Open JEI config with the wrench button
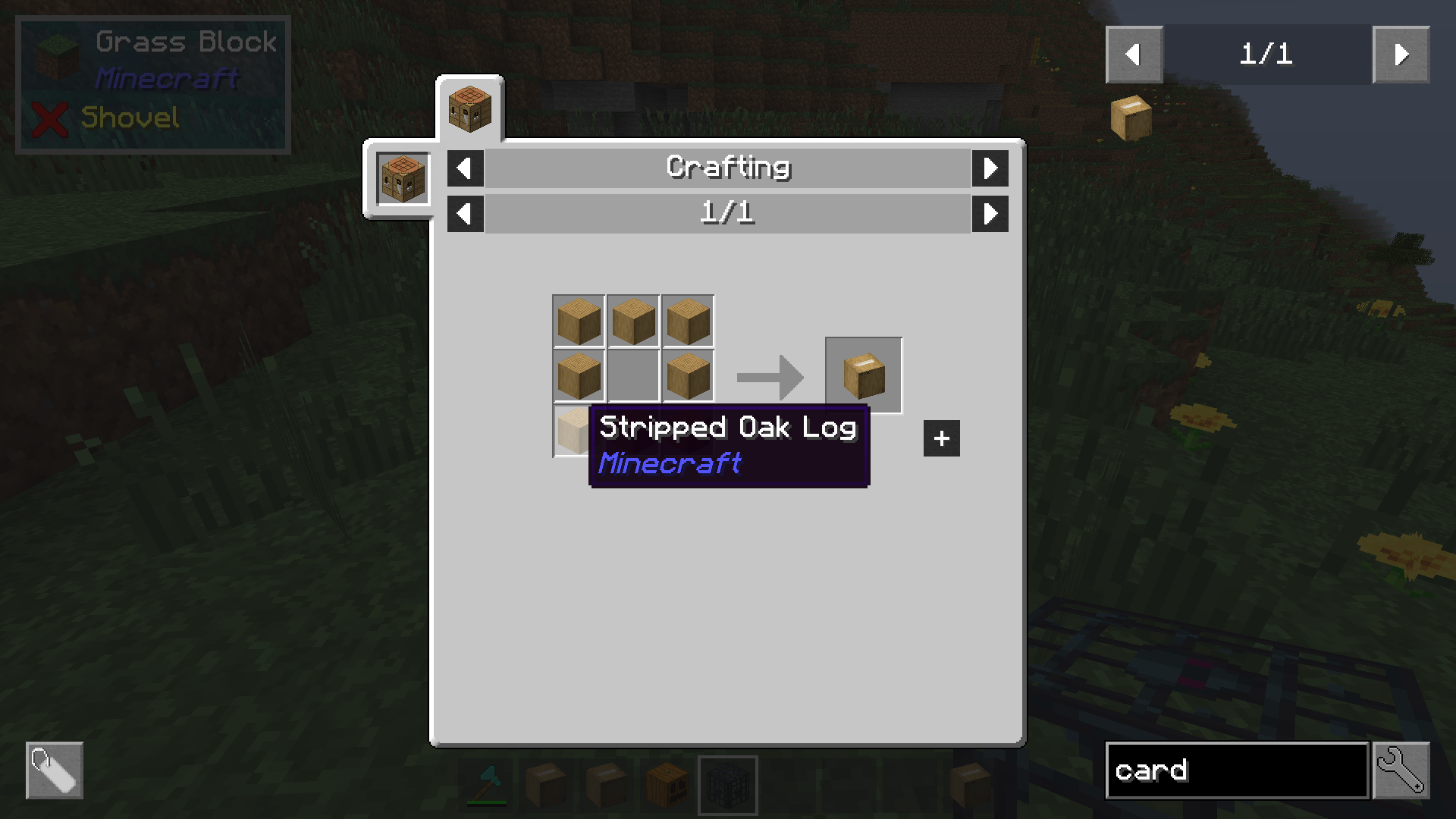Screen dimensions: 1456x819 [1401, 770]
